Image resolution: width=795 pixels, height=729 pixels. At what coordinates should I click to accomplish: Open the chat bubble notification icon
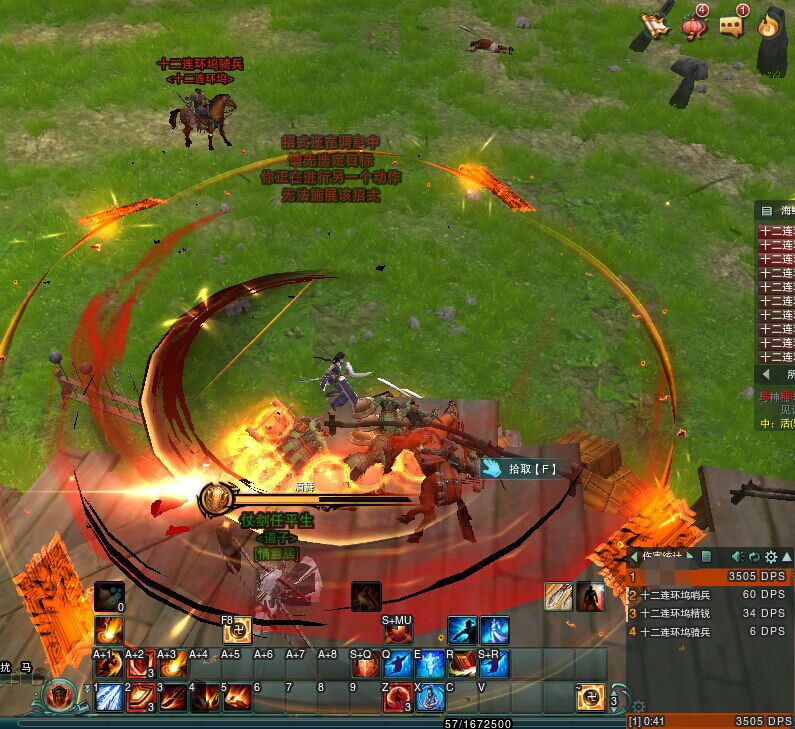[x=733, y=24]
